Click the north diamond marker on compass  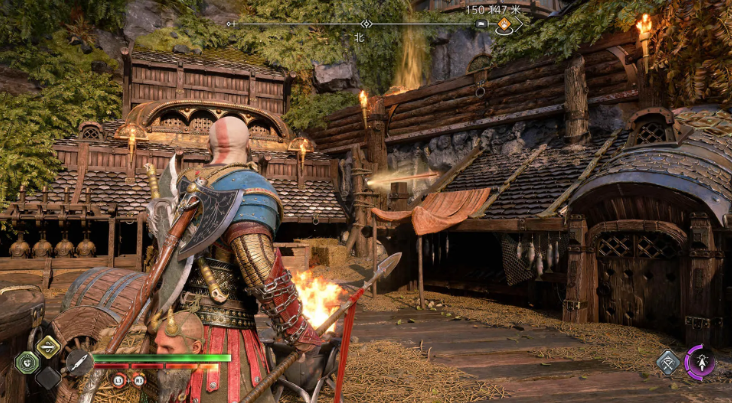coord(366,23)
